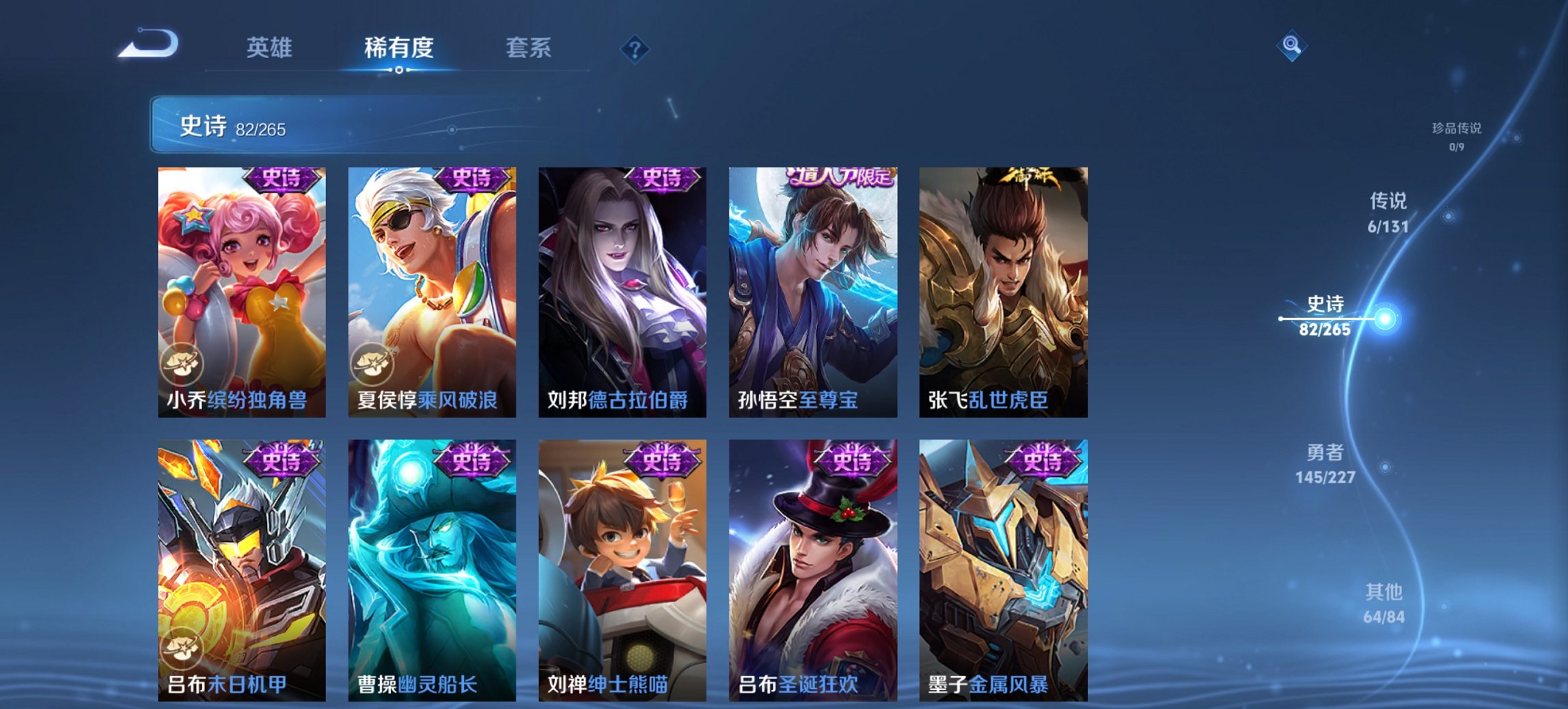
Task: Click the help question mark icon
Action: (635, 48)
